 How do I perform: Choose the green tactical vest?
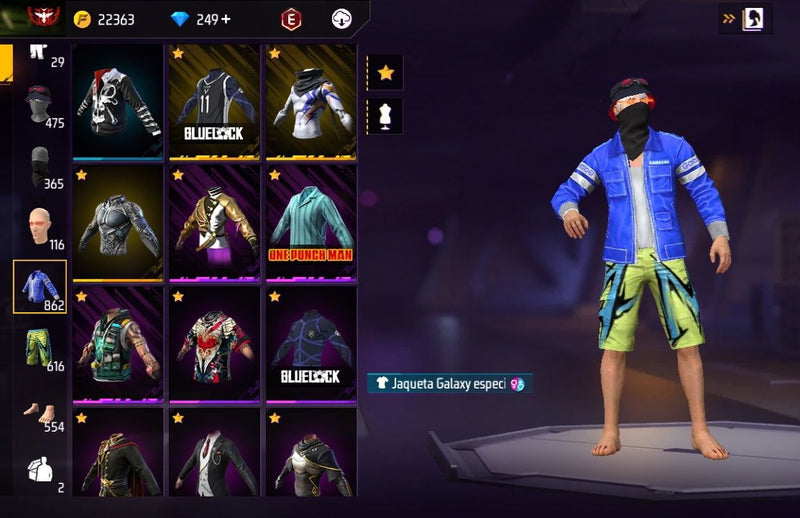coord(118,344)
